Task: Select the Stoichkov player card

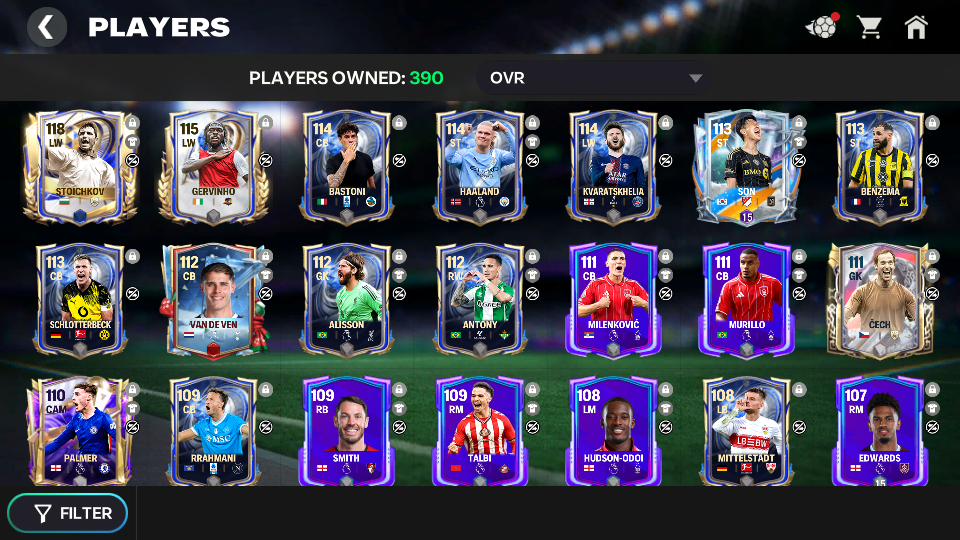Action: point(78,167)
